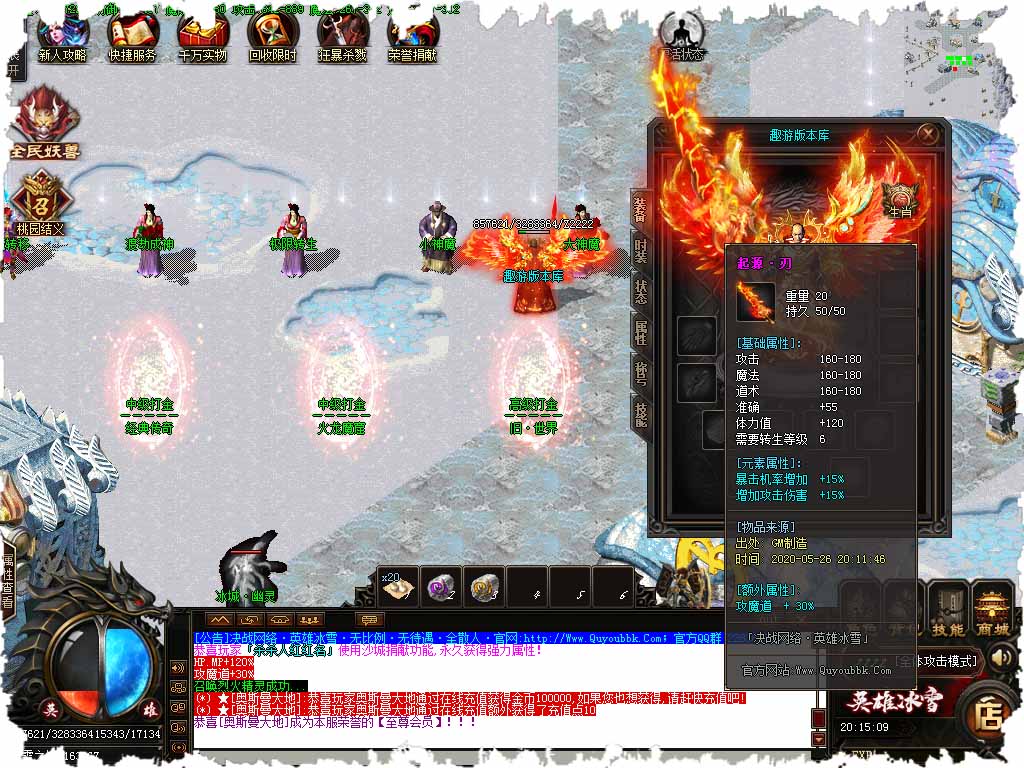The width and height of the screenshot is (1024, 768).
Task: Select the 狂暴杀戮 berserk icon
Action: (x=342, y=37)
